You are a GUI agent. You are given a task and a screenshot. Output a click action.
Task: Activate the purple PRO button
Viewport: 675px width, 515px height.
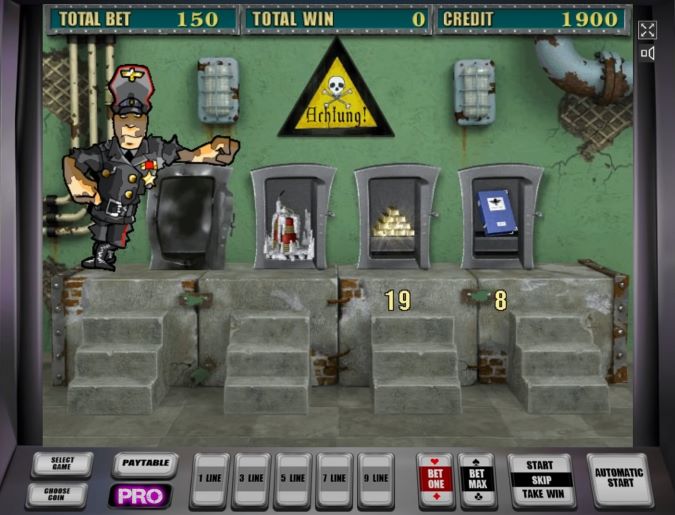pyautogui.click(x=140, y=495)
